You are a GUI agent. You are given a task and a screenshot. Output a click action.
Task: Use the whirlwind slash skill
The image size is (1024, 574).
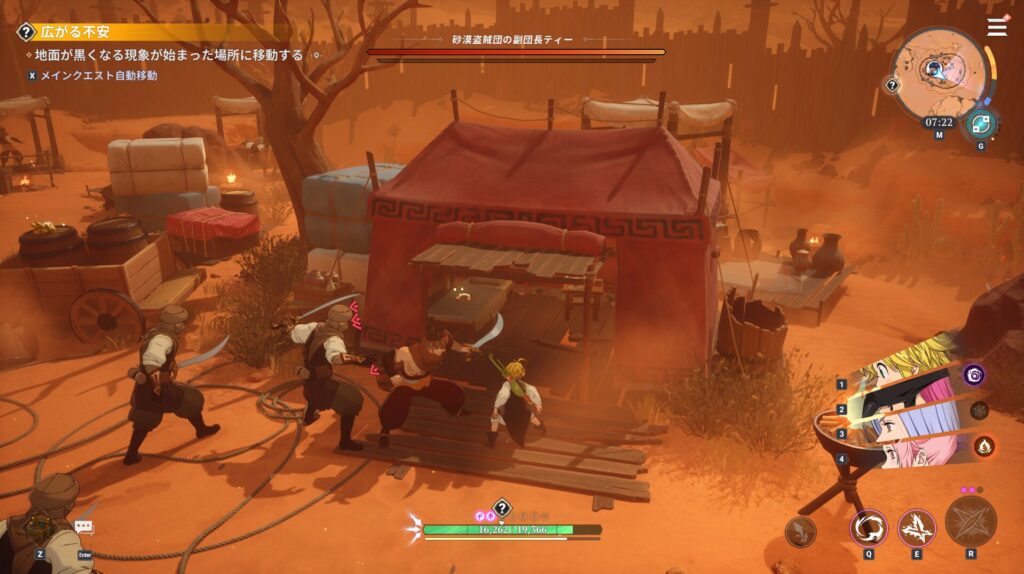(x=868, y=528)
